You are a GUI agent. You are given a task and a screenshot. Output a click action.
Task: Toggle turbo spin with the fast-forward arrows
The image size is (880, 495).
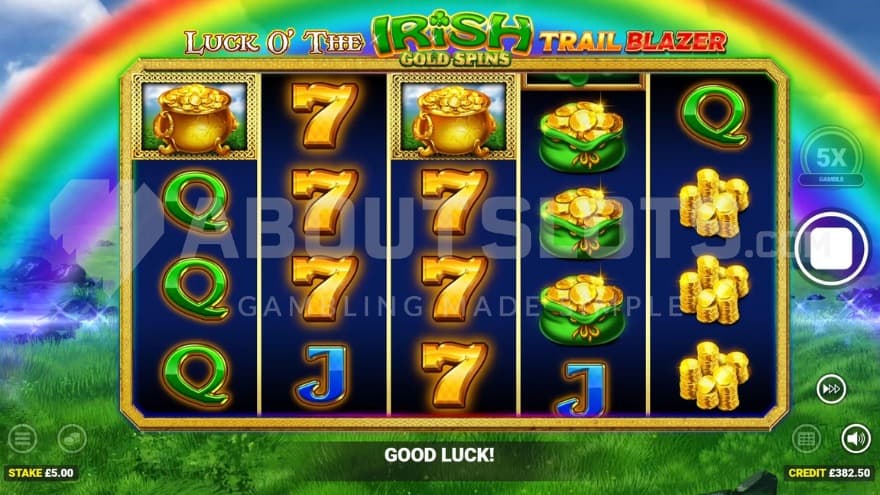pos(829,389)
